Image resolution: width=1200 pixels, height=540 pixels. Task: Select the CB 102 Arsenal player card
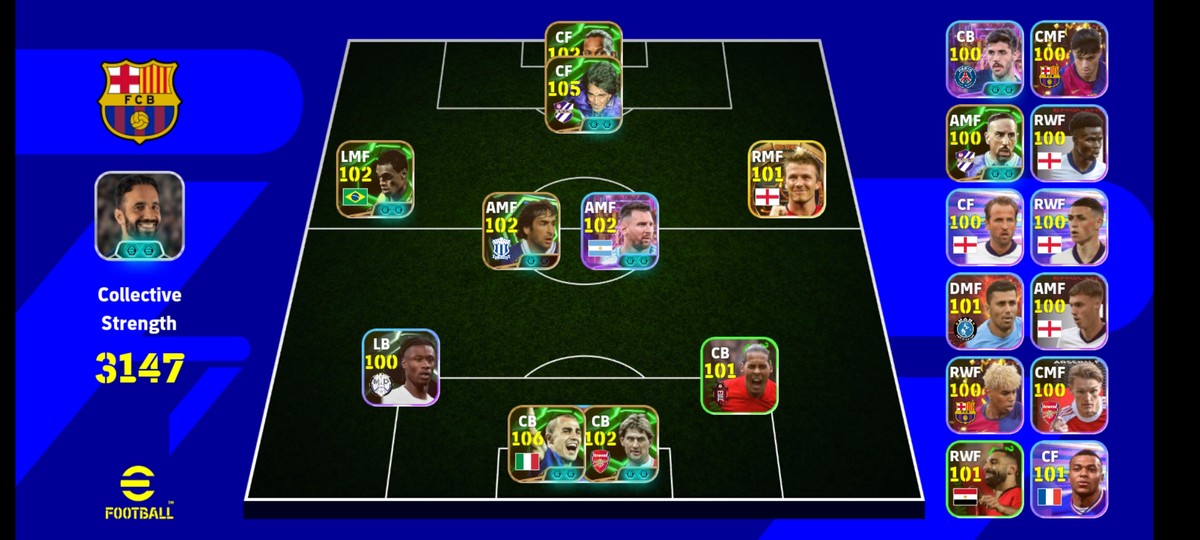pos(621,444)
